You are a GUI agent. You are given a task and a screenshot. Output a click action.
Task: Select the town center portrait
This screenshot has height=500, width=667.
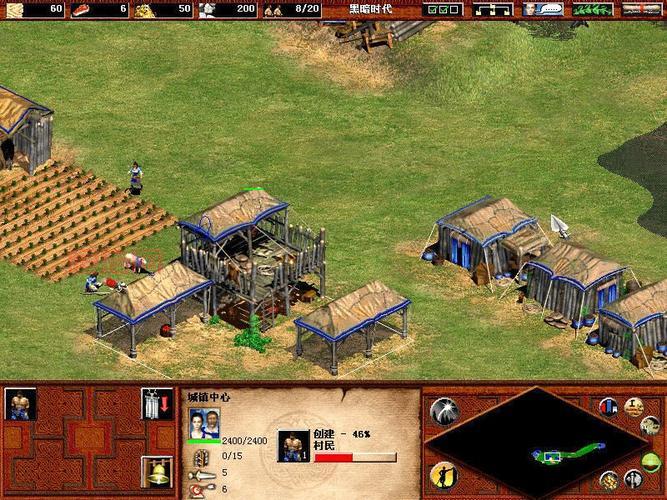click(204, 423)
